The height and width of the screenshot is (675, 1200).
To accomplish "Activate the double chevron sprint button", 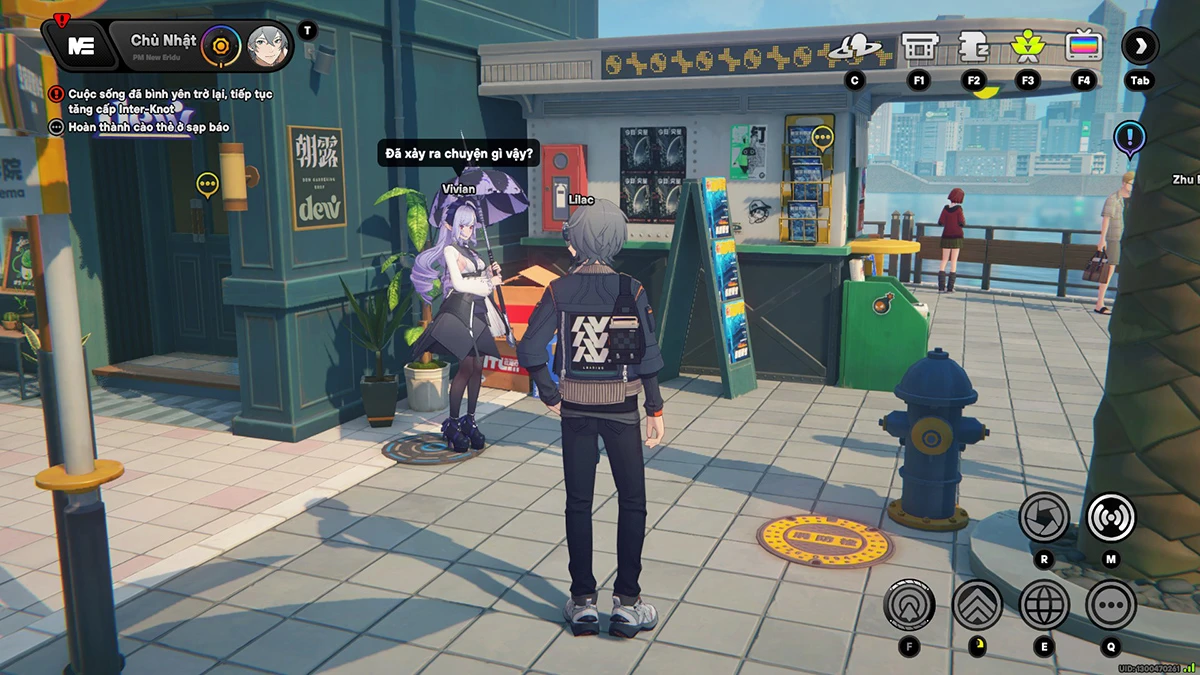I will 977,604.
